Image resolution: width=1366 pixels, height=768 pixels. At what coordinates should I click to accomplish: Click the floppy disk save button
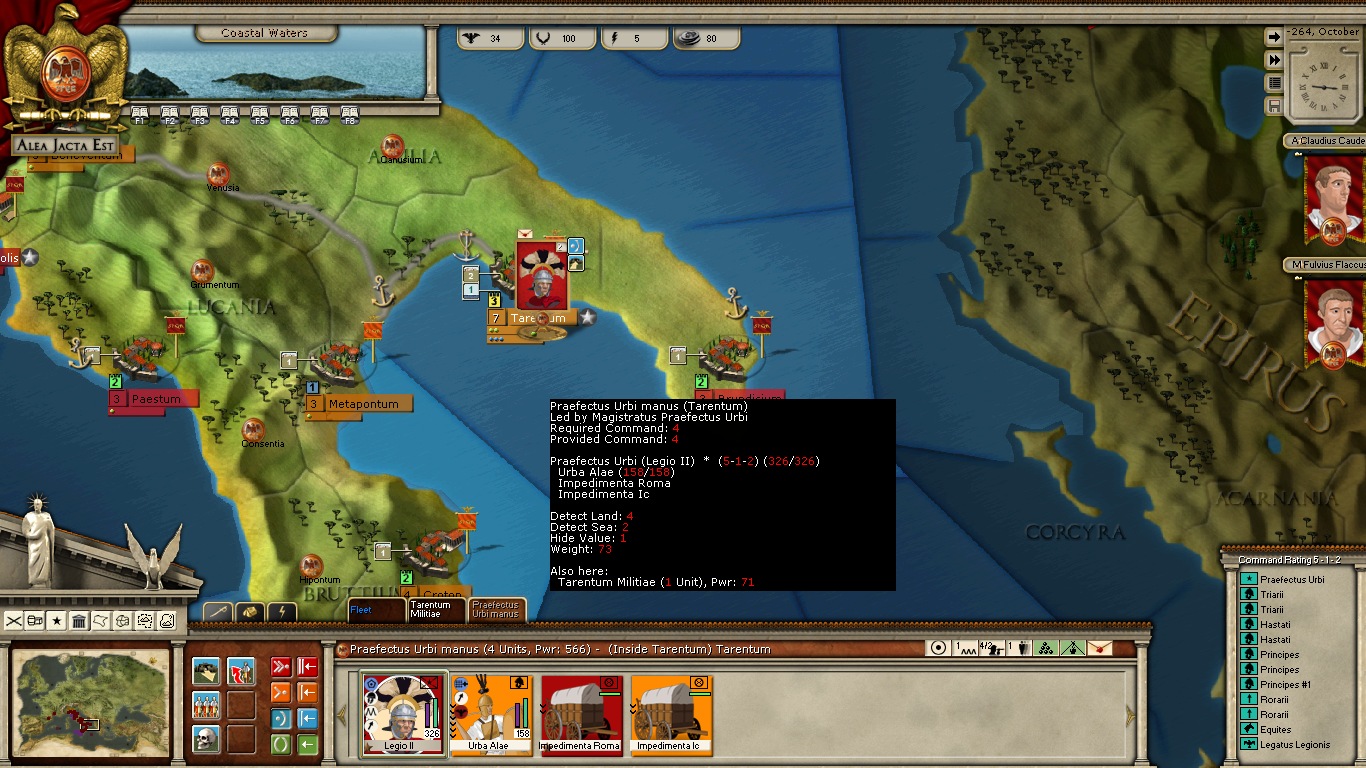click(x=1274, y=105)
